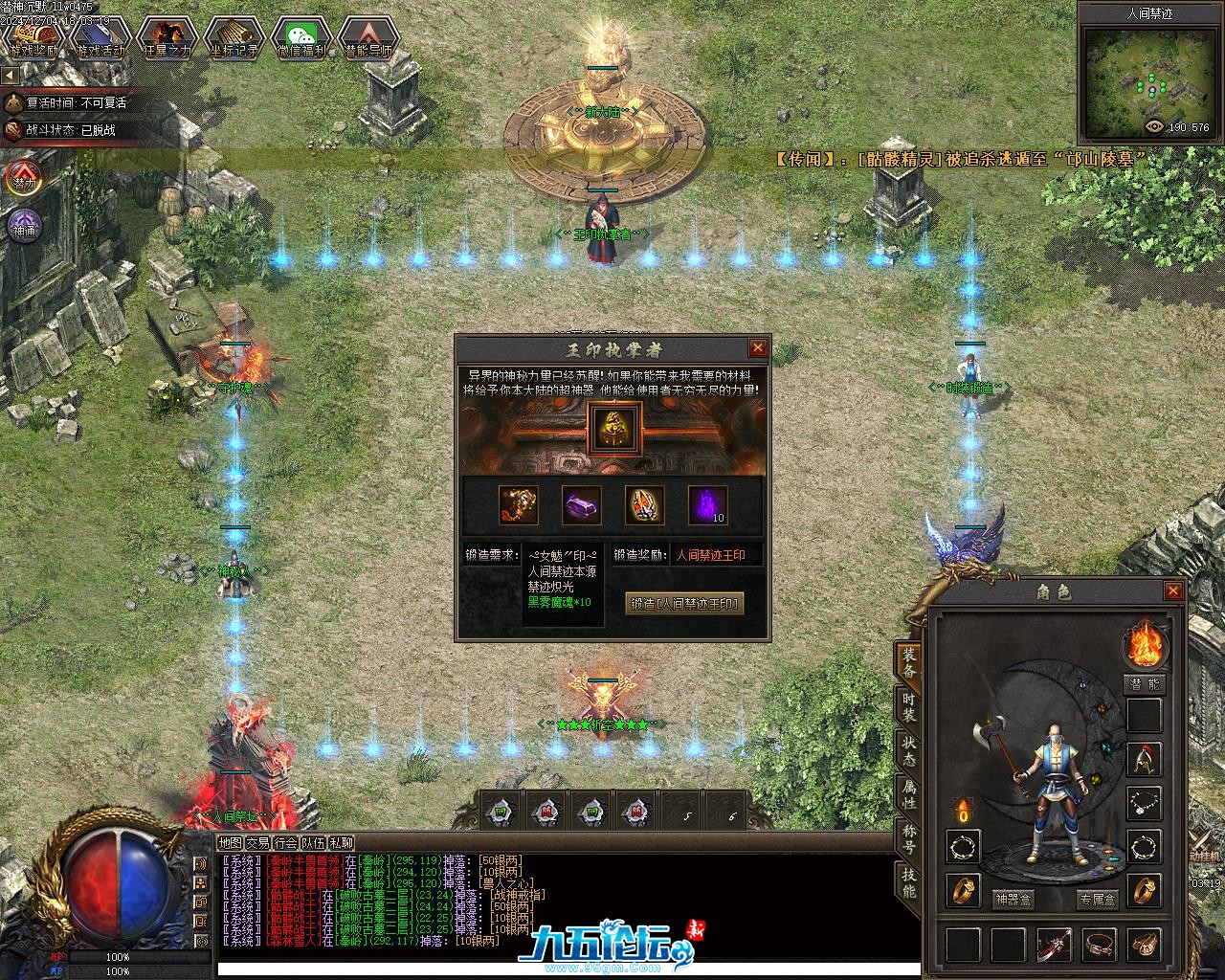Screen dimensions: 1225x980
Task: Open the 坐标记录 coordinate record
Action: point(234,39)
